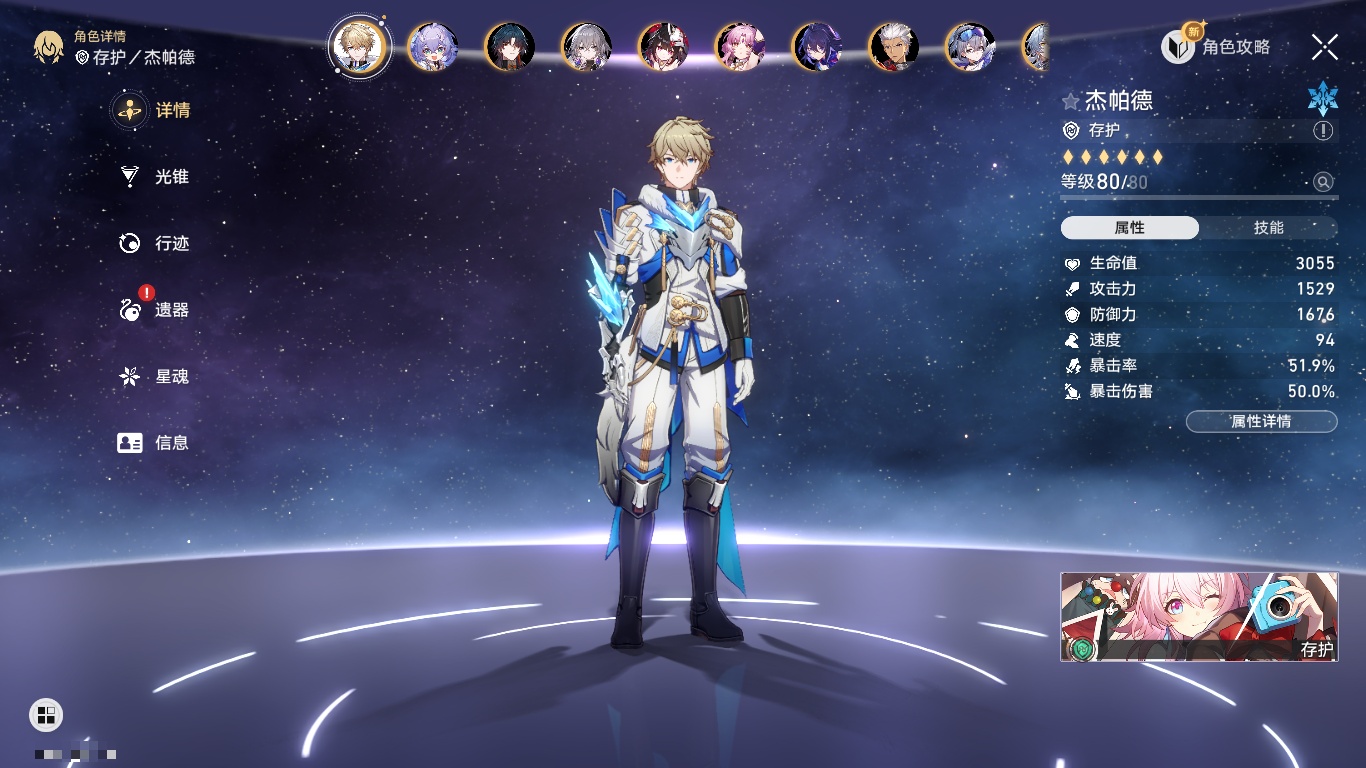Select the fox-masked character portrait
1366x768 pixels.
[x=663, y=47]
